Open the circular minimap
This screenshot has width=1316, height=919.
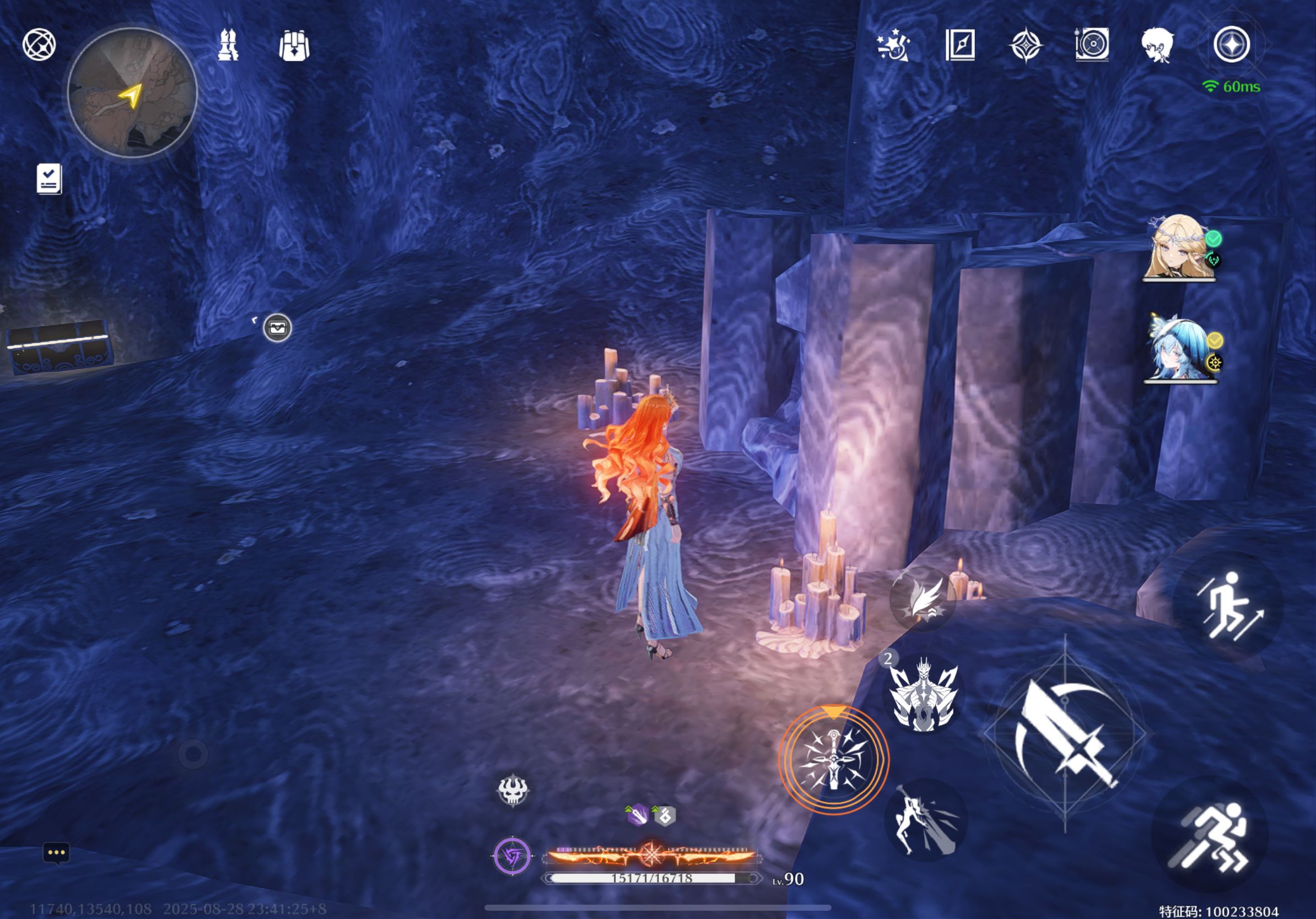132,93
